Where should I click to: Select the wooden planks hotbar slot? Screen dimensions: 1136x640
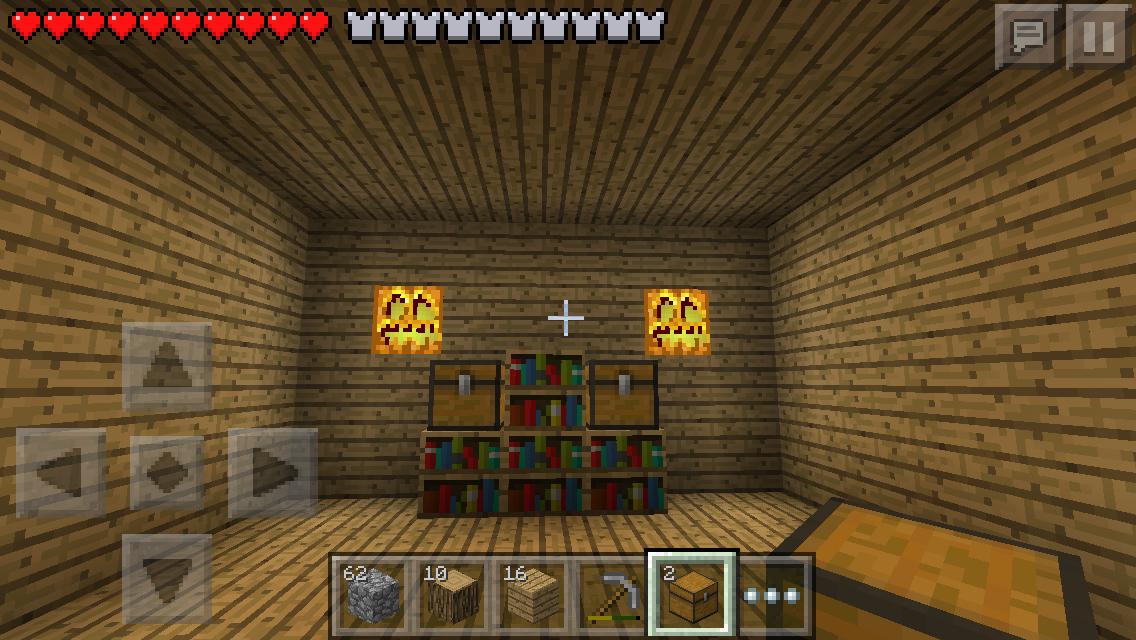click(x=530, y=595)
